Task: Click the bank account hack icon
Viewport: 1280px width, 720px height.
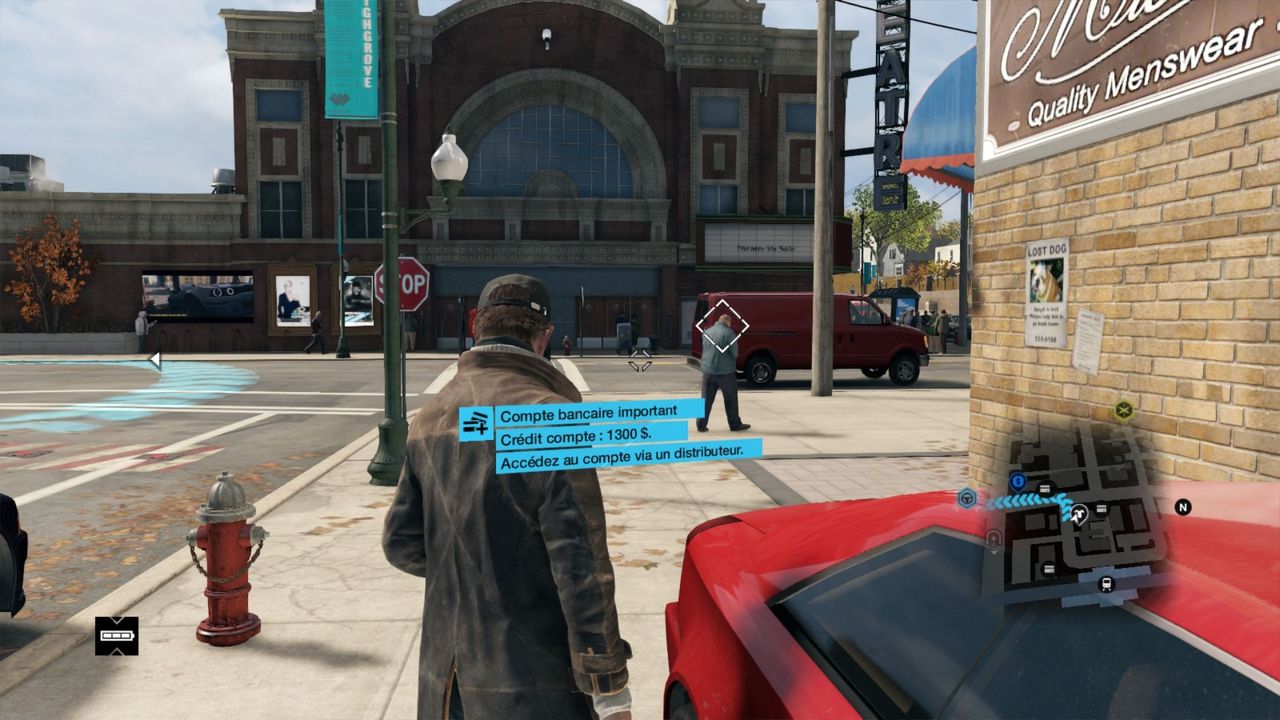Action: (476, 424)
